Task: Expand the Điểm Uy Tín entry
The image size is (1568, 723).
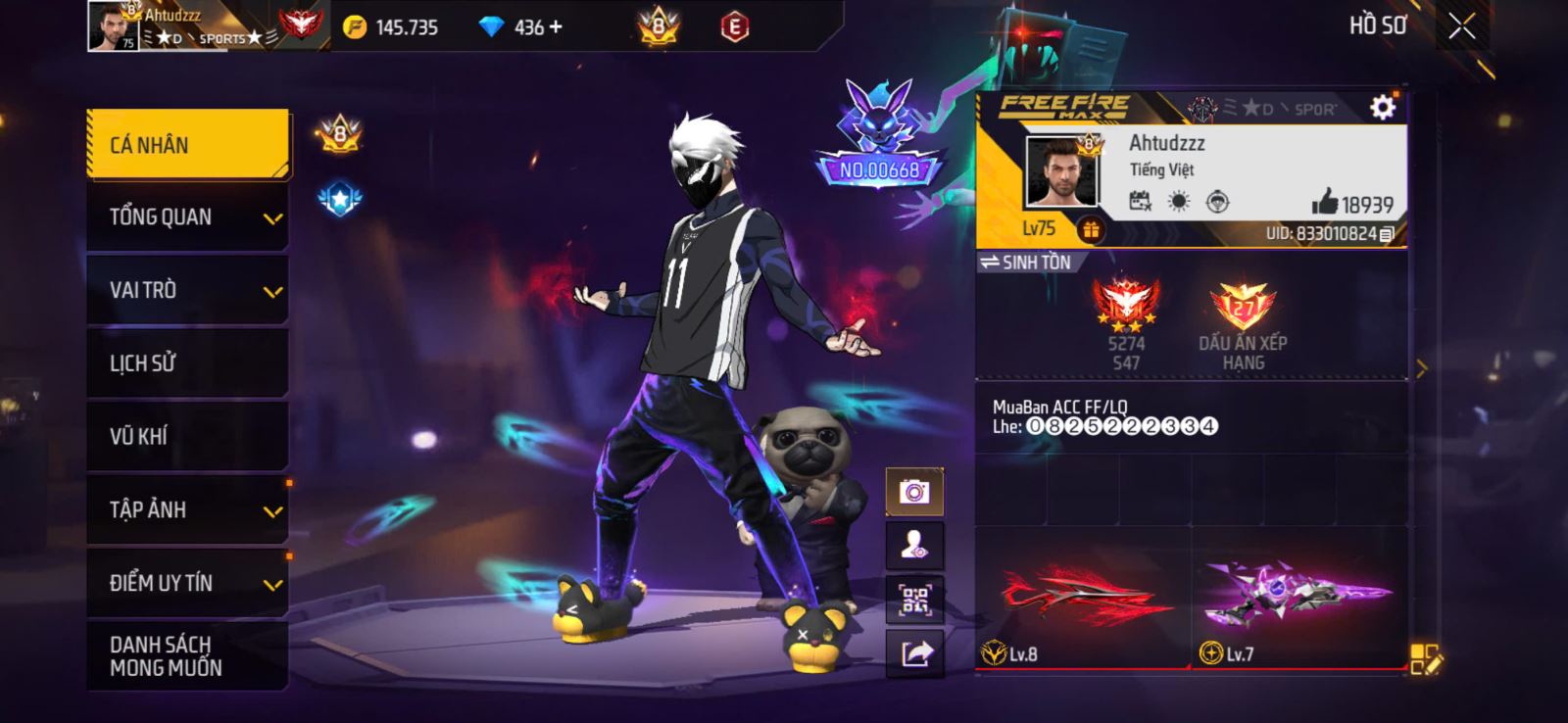Action: tap(187, 583)
